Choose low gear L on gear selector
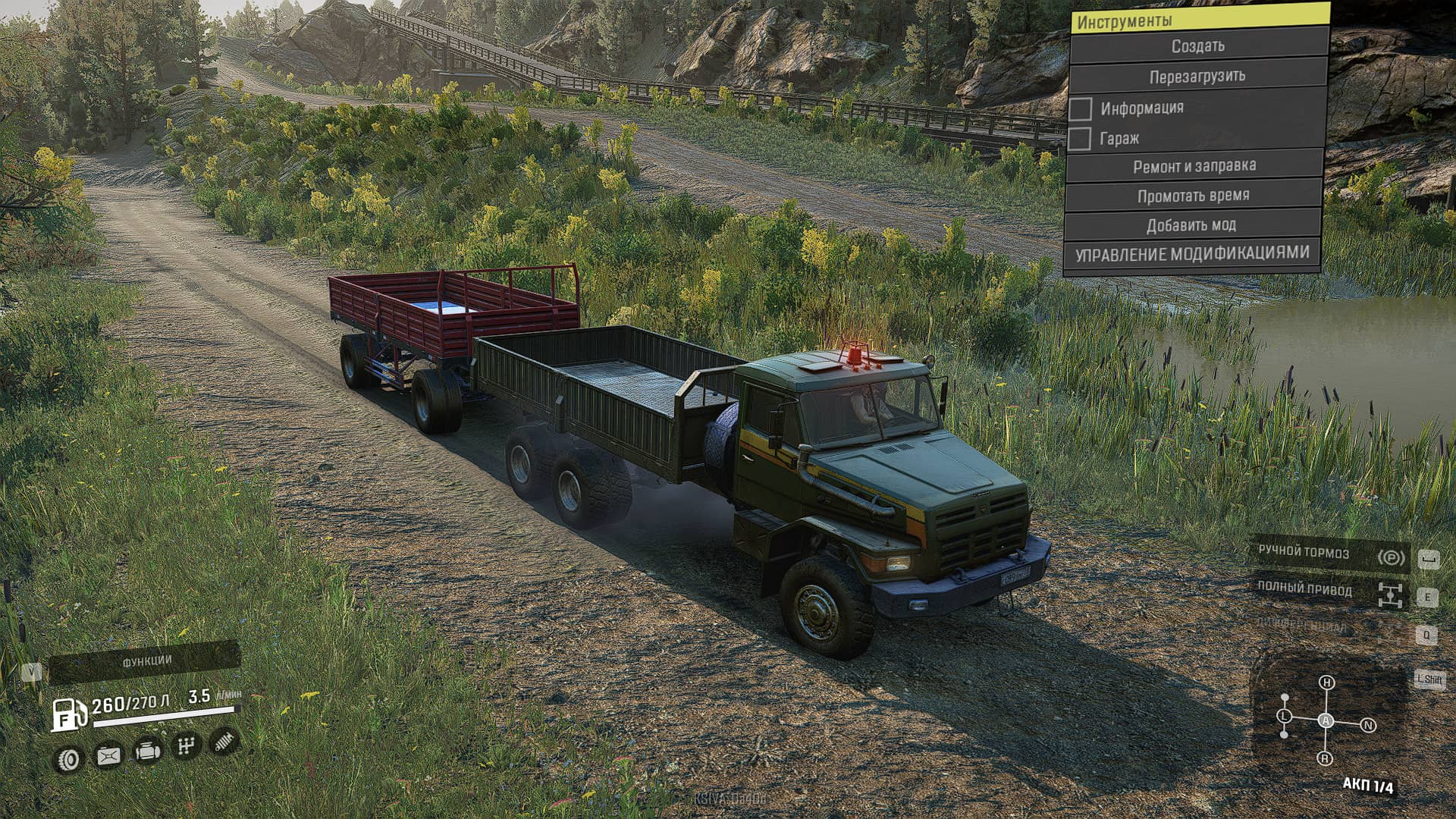Image resolution: width=1456 pixels, height=819 pixels. (x=1284, y=716)
